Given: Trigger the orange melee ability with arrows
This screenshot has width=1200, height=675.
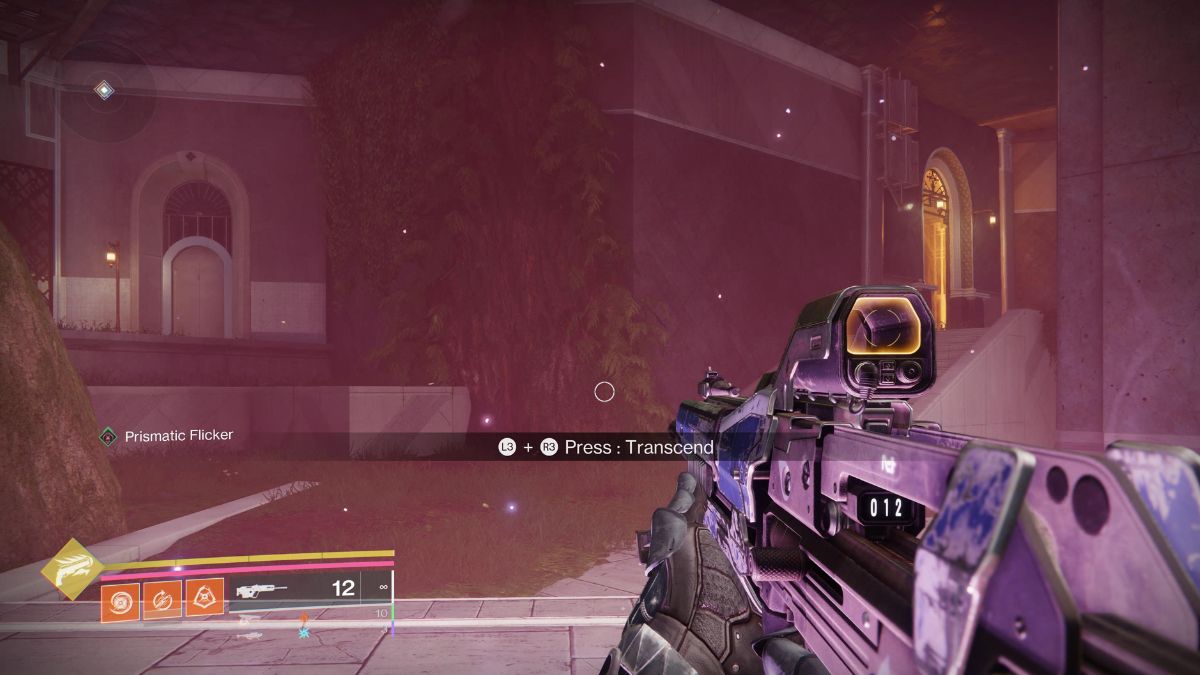Looking at the screenshot, I should coord(162,600).
